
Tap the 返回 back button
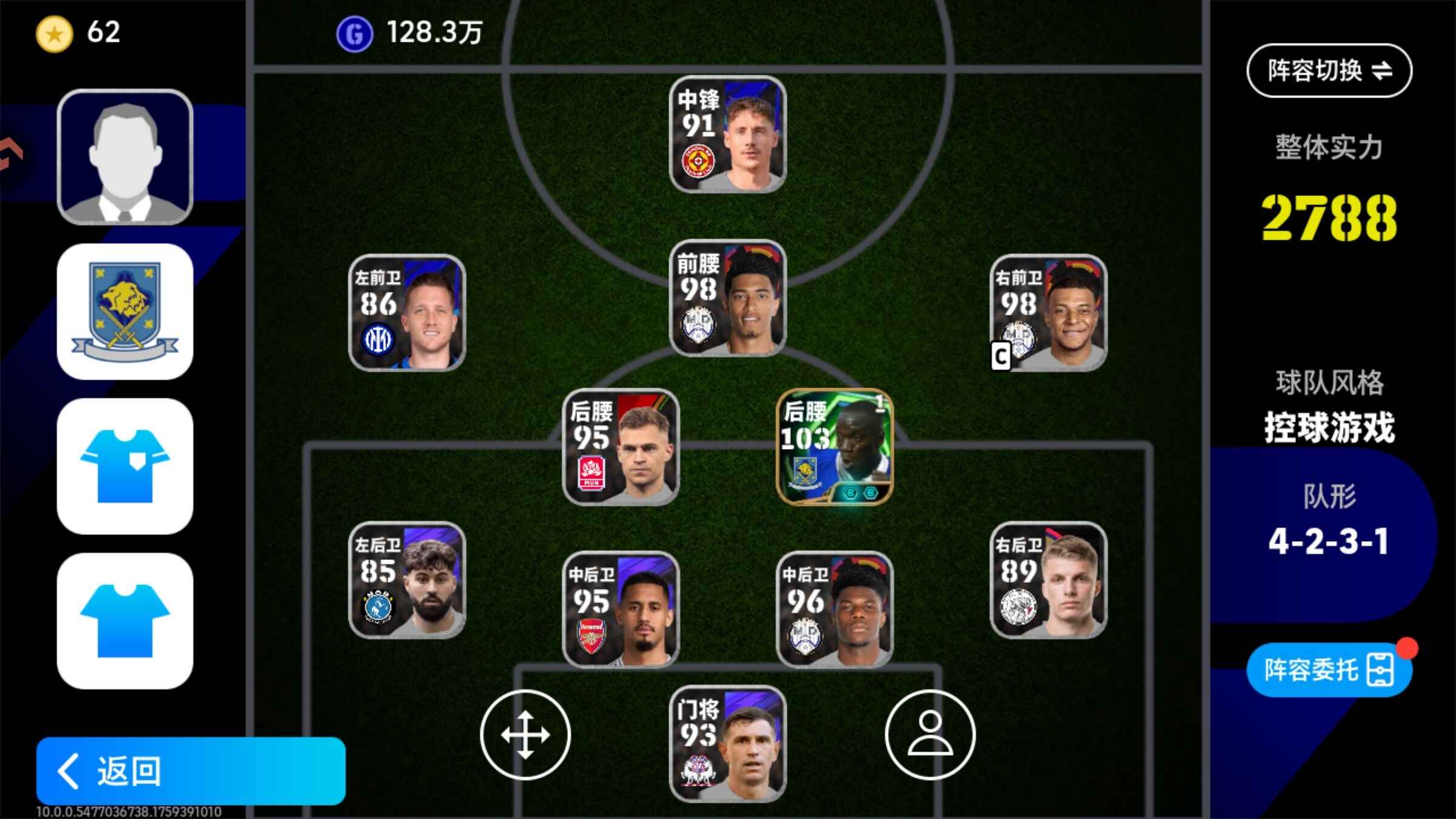pyautogui.click(x=190, y=770)
